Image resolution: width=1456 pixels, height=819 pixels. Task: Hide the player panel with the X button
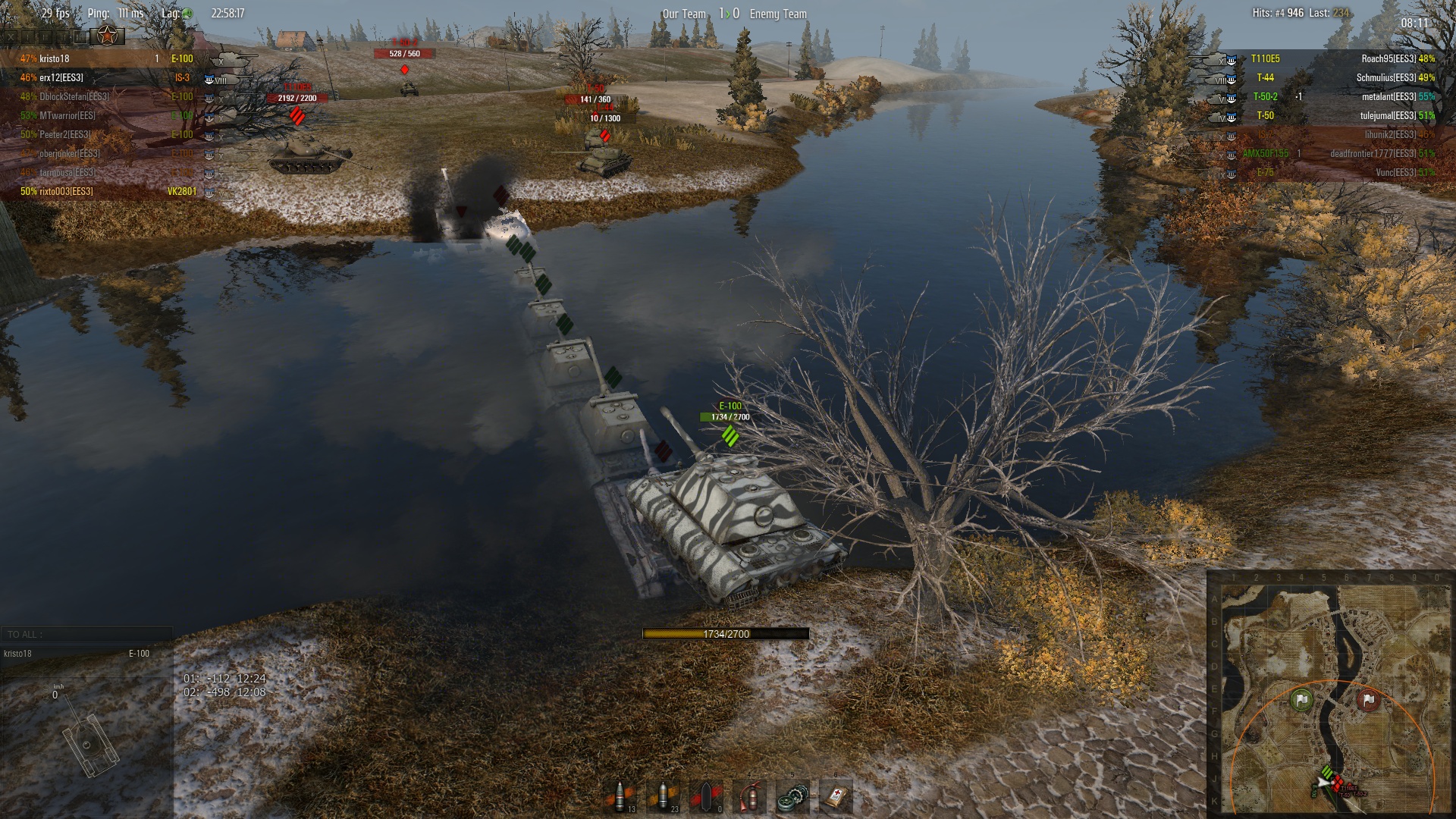[x=11, y=36]
